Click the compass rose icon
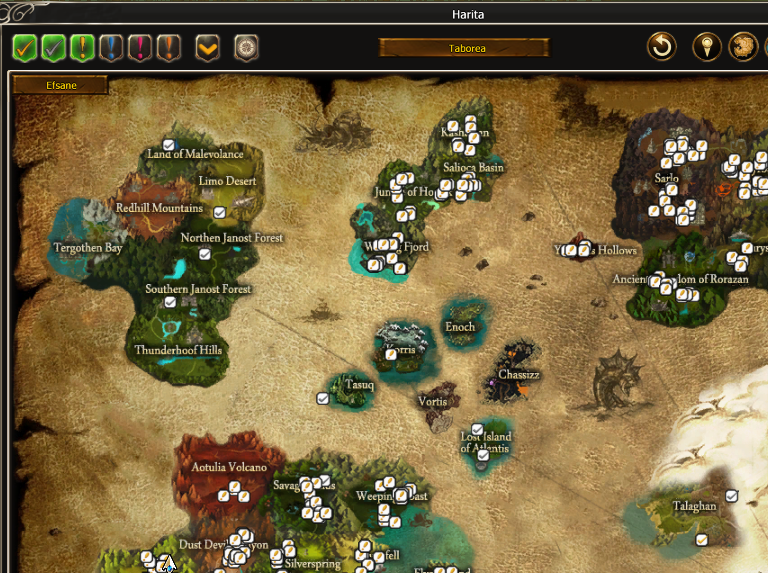The image size is (768, 573). coord(246,47)
